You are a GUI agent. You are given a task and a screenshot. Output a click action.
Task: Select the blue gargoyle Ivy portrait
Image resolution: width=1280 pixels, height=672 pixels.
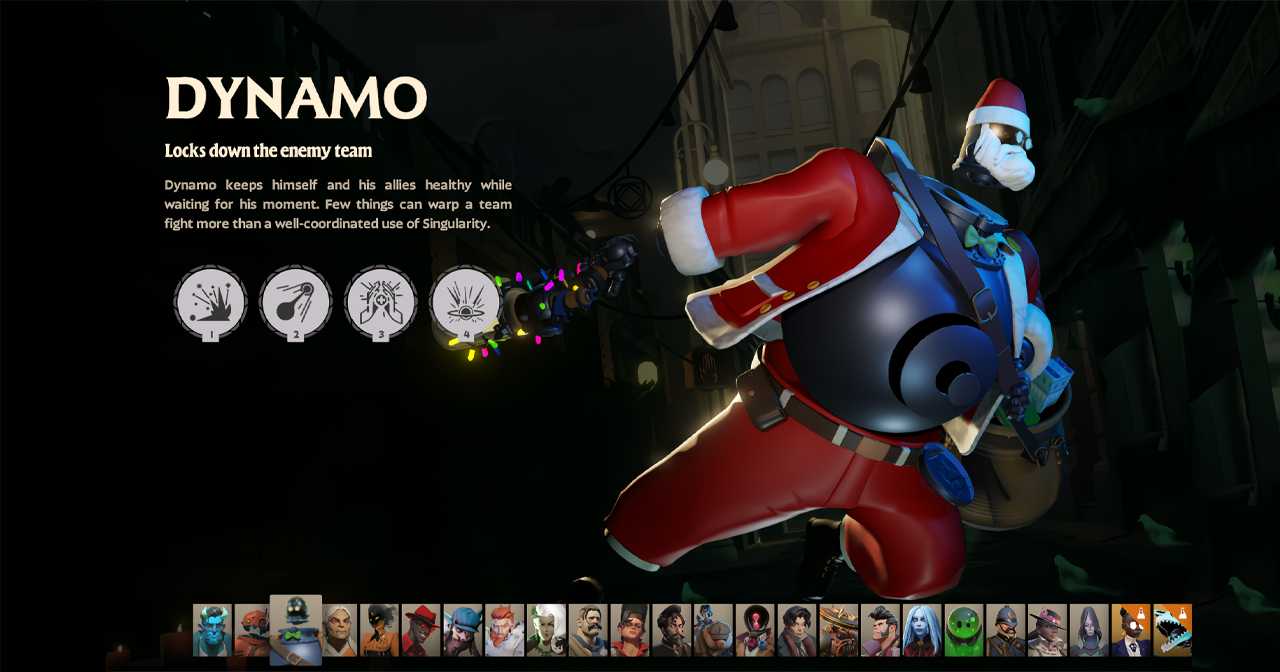(463, 630)
